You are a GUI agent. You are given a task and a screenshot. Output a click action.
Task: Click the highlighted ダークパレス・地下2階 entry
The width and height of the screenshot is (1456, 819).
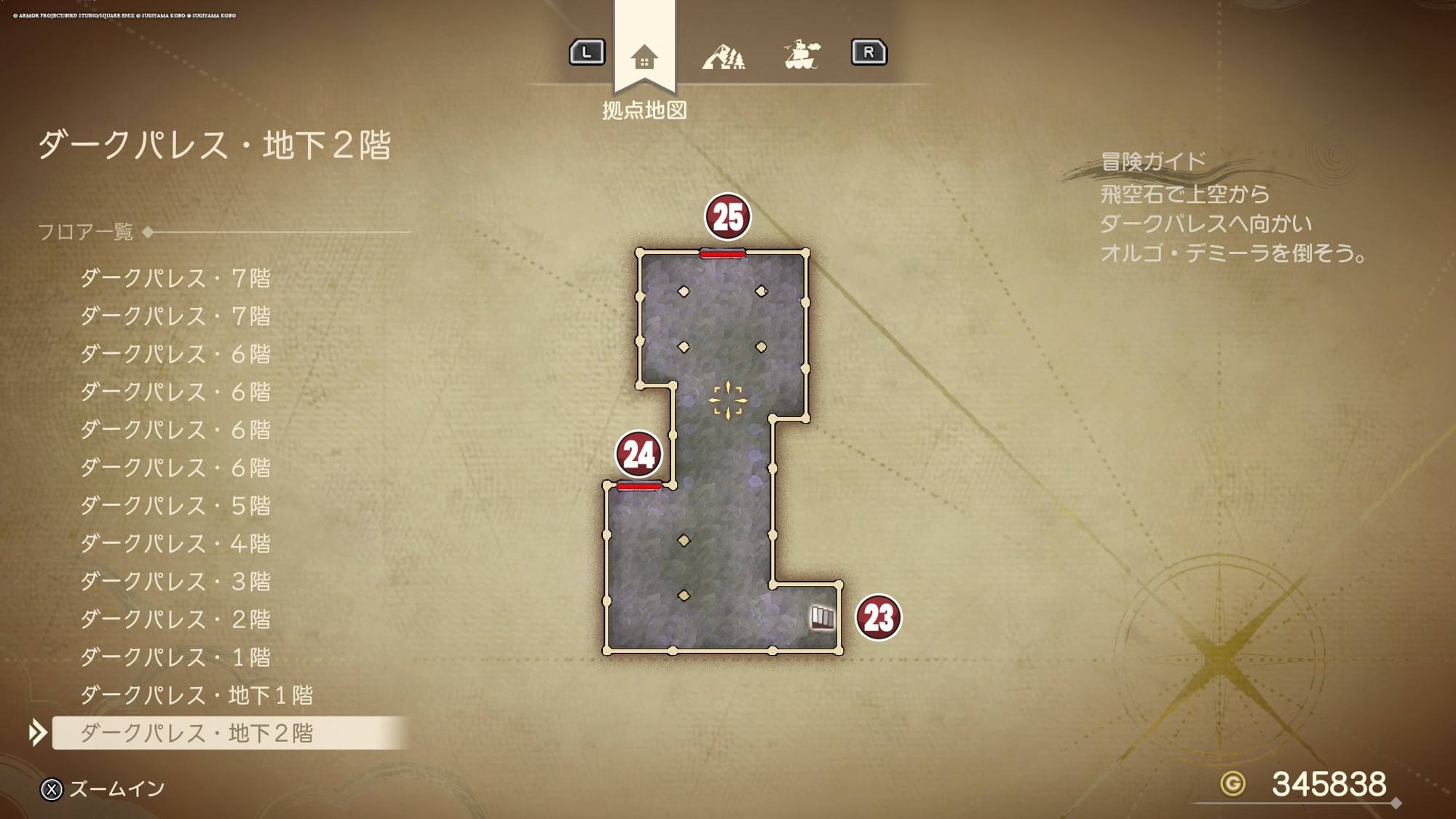click(197, 732)
